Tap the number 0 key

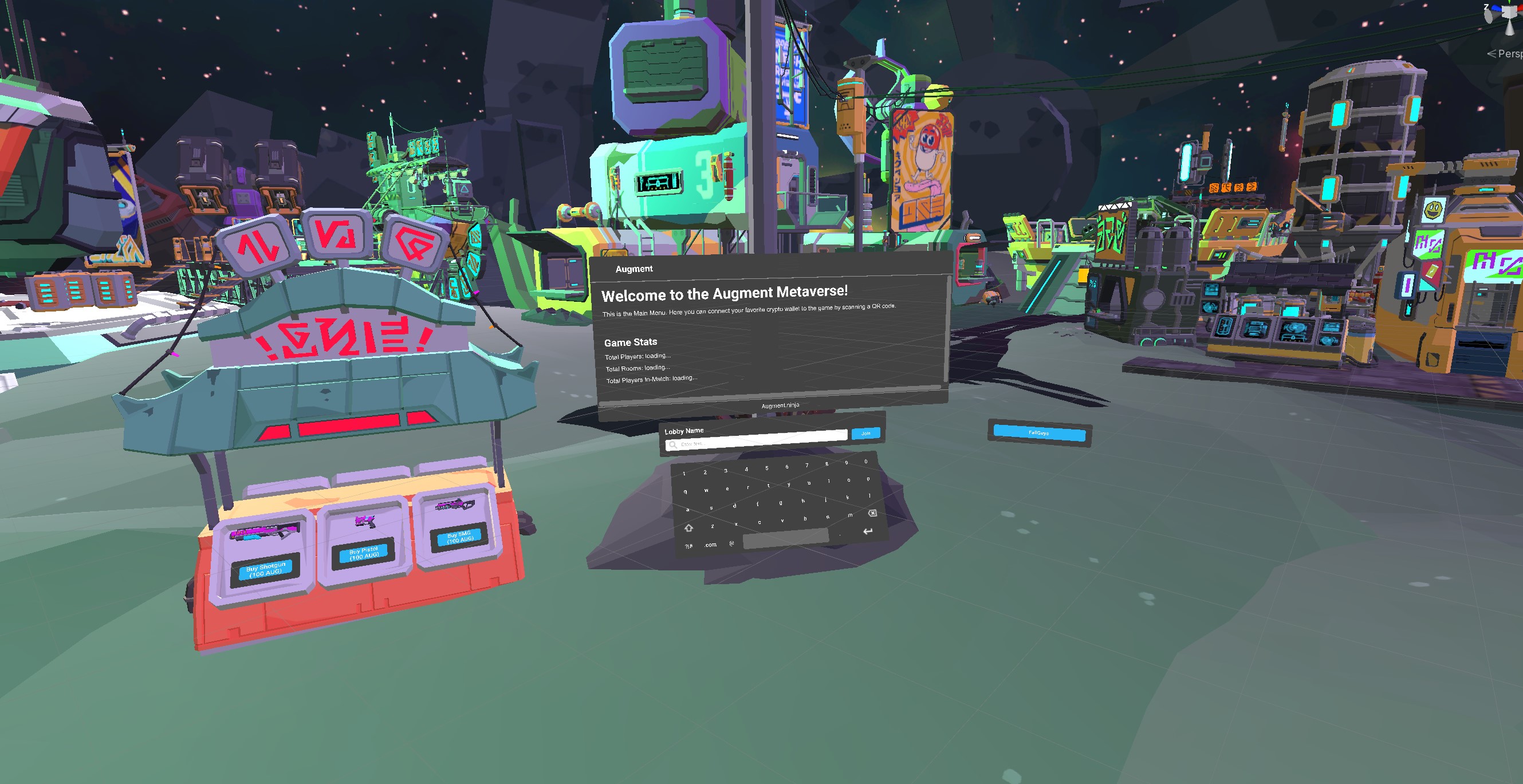pos(865,461)
